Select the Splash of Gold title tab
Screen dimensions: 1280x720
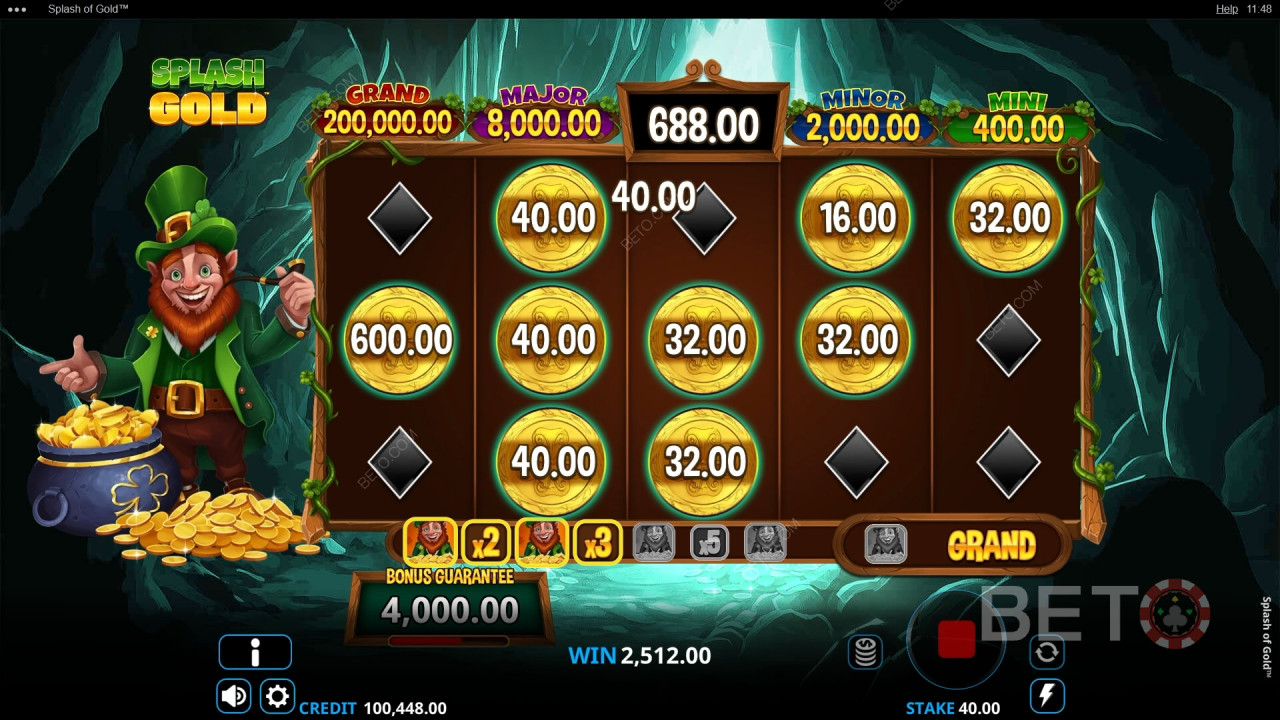click(86, 8)
